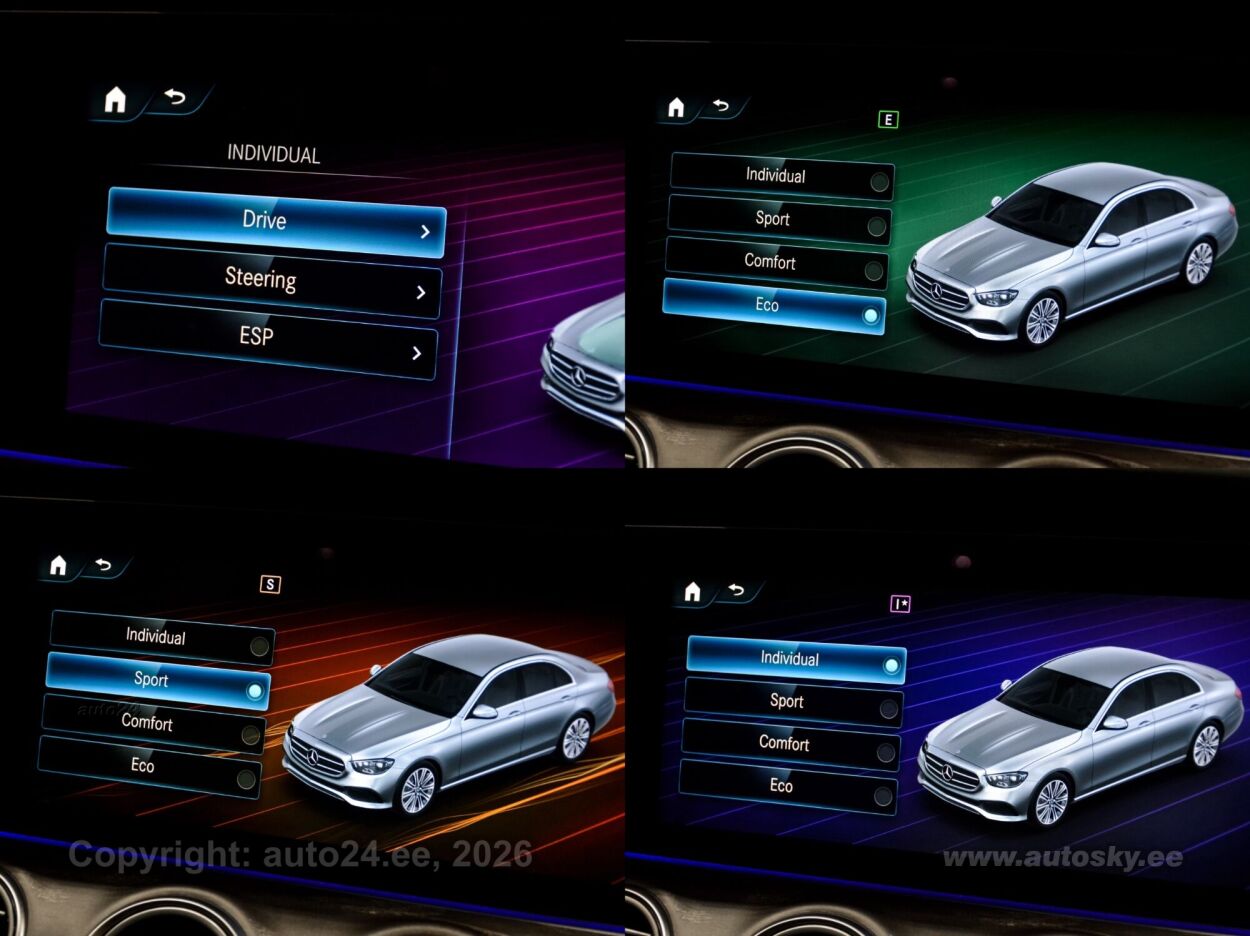Open the Steering settings row

coord(271,280)
